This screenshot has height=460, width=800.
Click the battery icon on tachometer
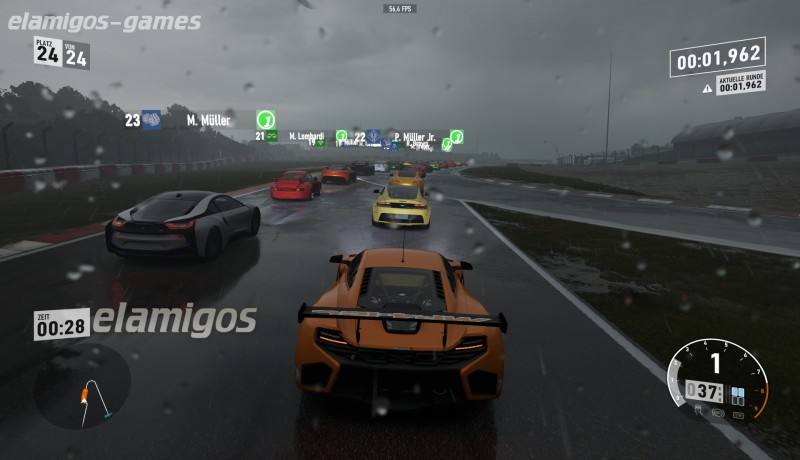click(740, 413)
